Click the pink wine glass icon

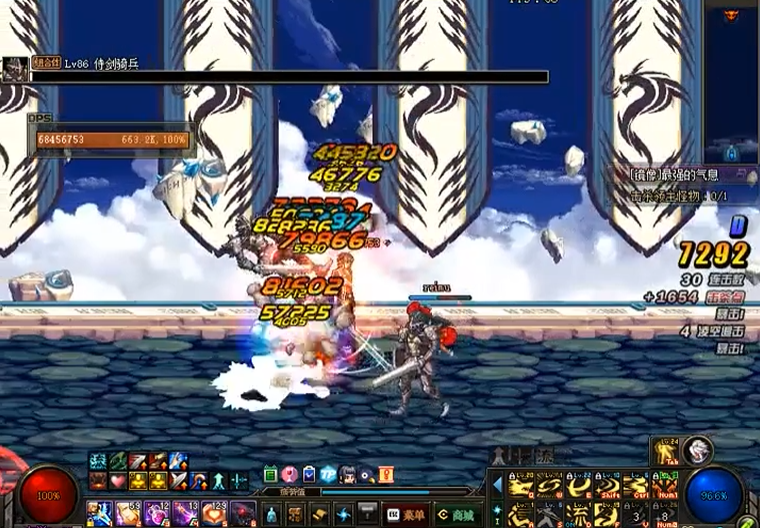coord(290,474)
